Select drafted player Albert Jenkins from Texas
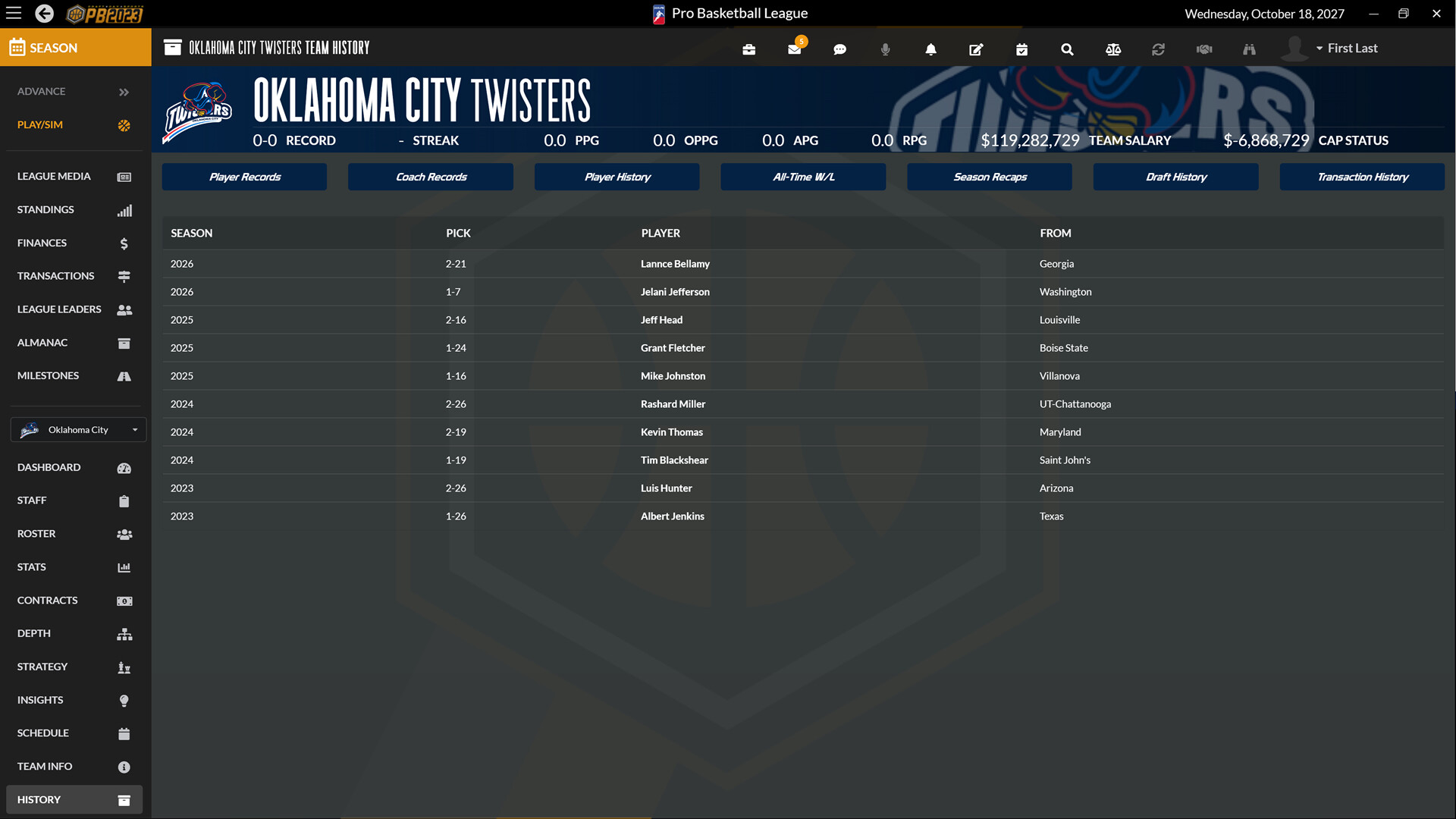 click(x=673, y=516)
